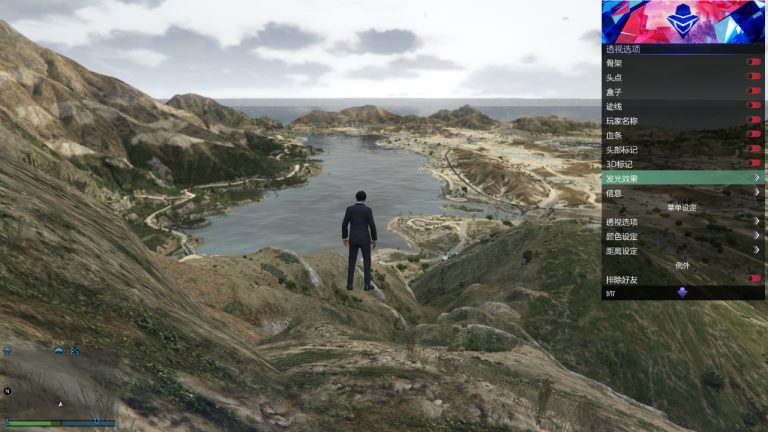Enable the 盒子 box ESP toggle
This screenshot has height=432, width=768.
point(753,91)
